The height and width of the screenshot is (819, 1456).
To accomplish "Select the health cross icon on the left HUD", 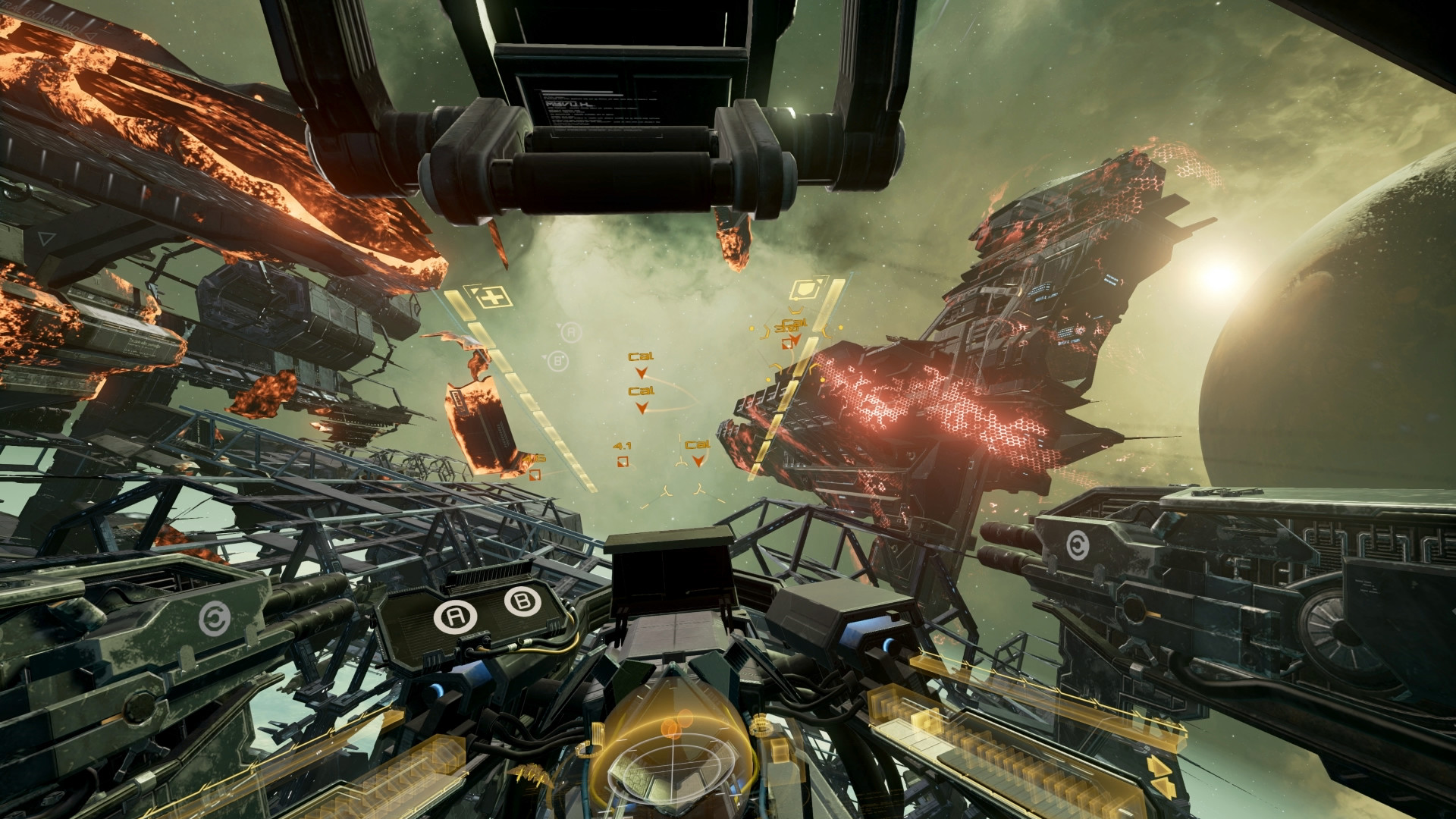I will tap(493, 297).
